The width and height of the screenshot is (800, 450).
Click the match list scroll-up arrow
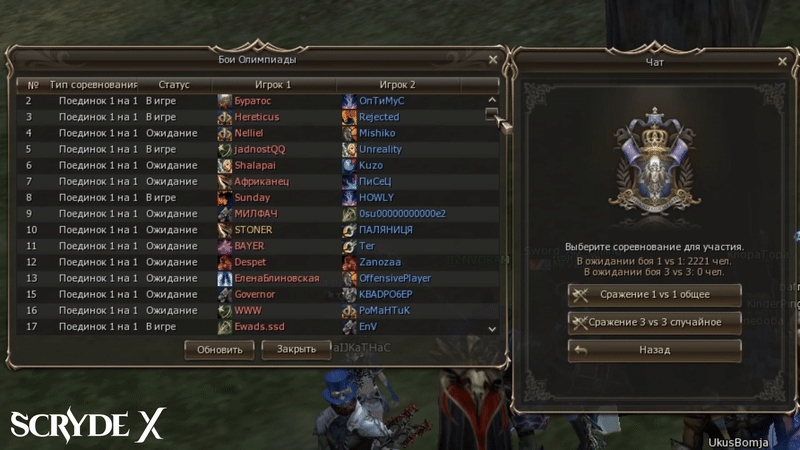[x=492, y=100]
